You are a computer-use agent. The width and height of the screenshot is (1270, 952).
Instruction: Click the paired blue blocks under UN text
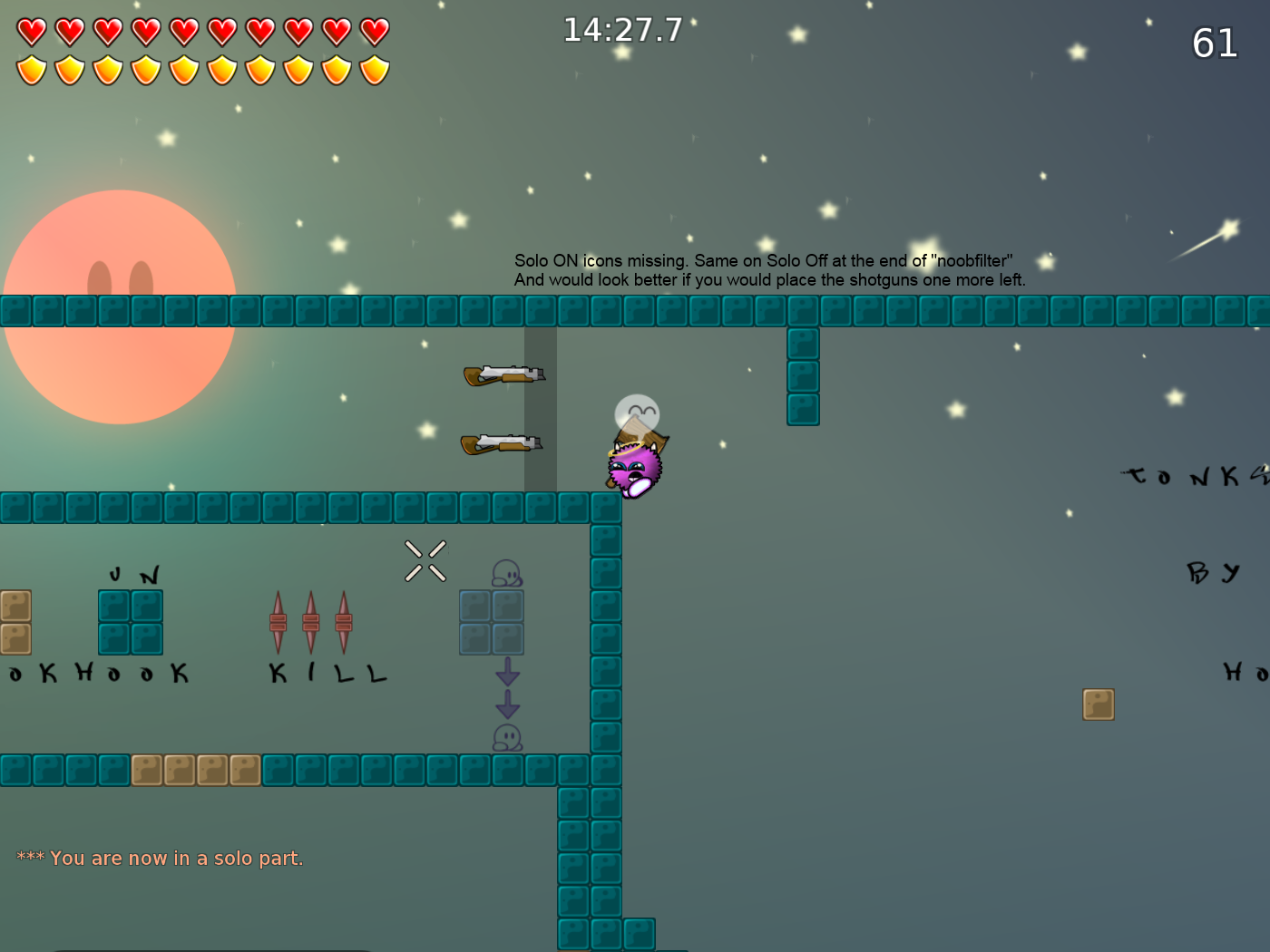point(130,621)
